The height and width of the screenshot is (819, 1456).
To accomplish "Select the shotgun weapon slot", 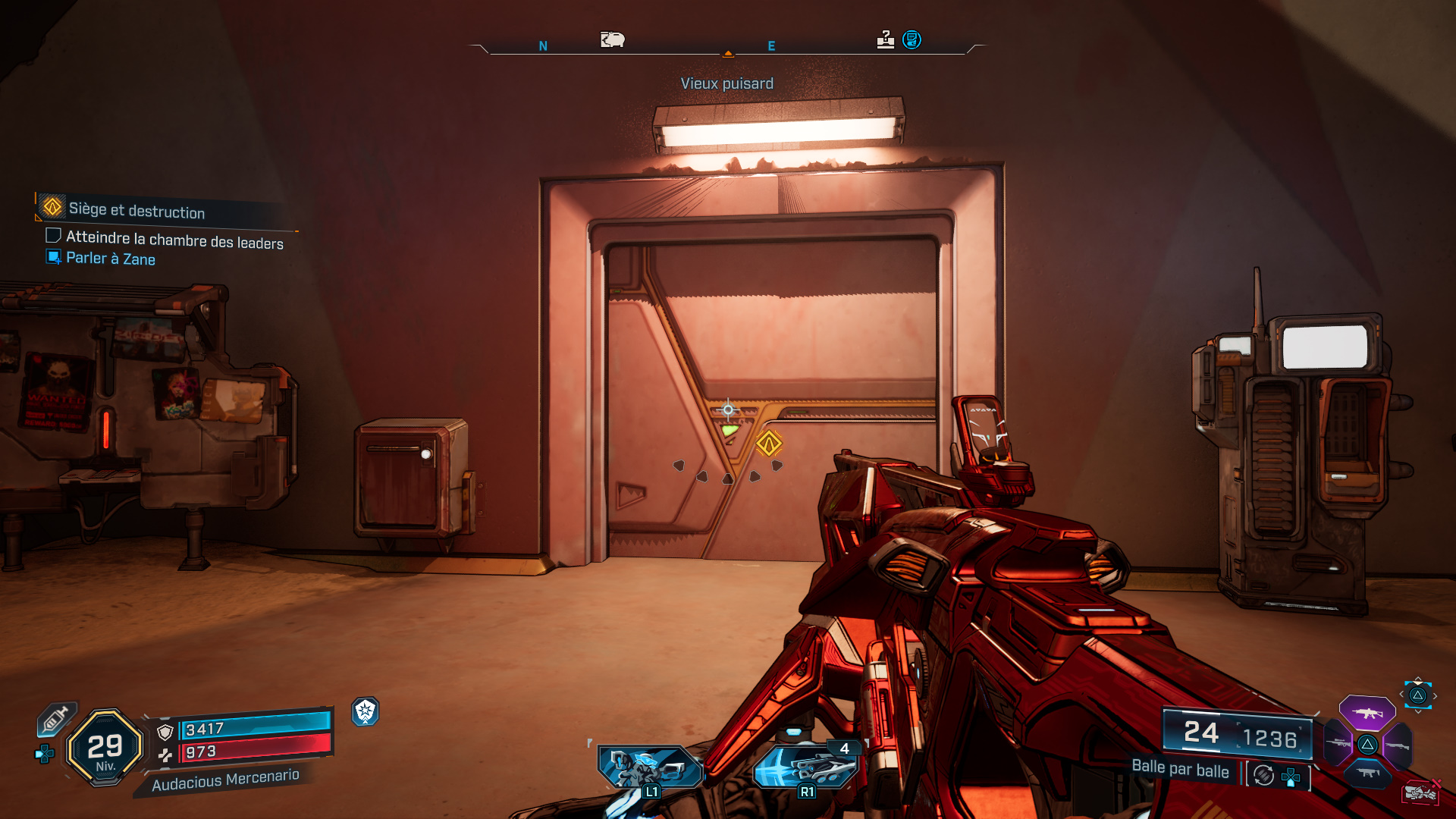I will (1398, 745).
